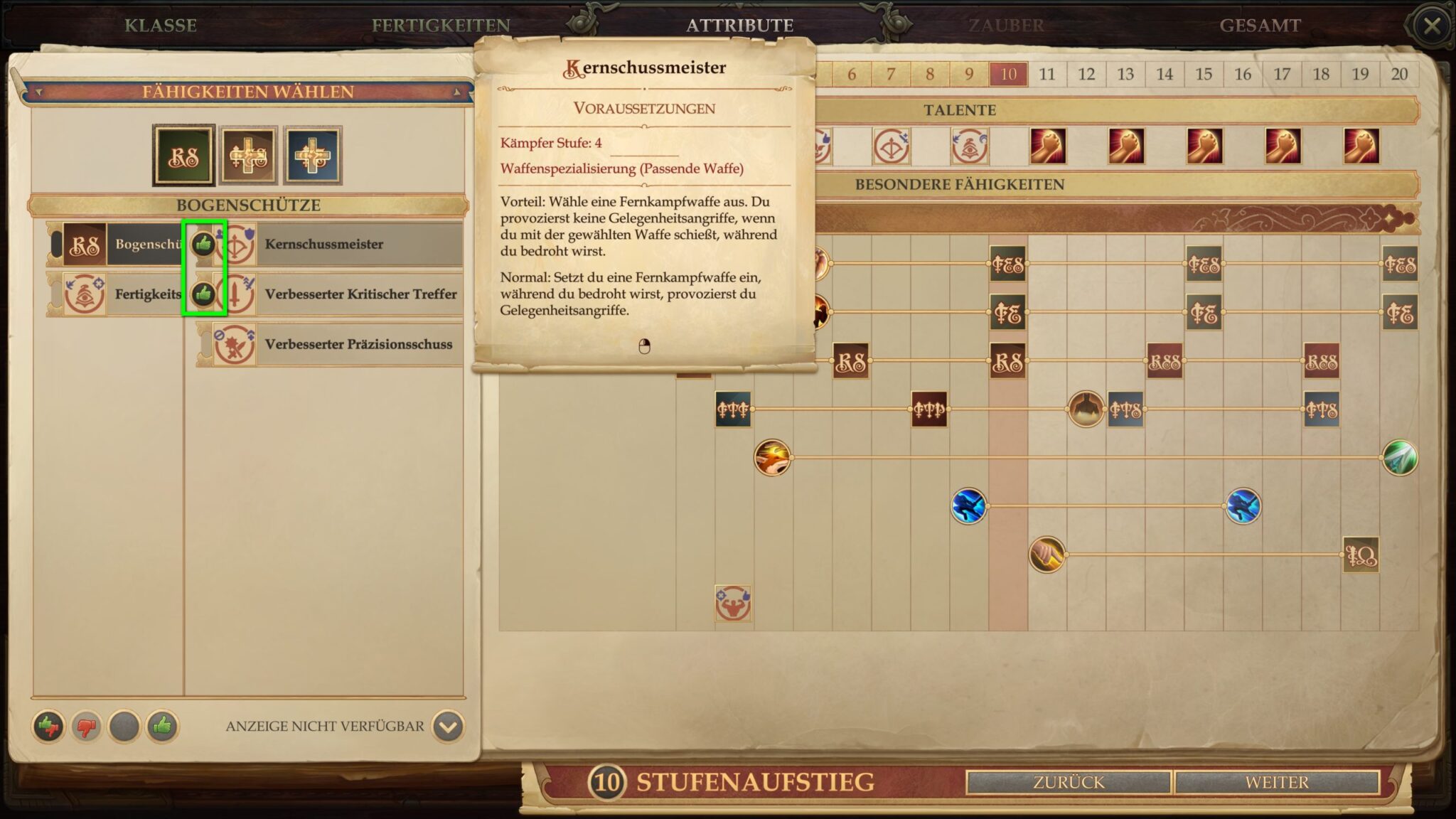Select the Verbesserter Kritischer Treffer icon
This screenshot has width=1456, height=819.
point(240,294)
